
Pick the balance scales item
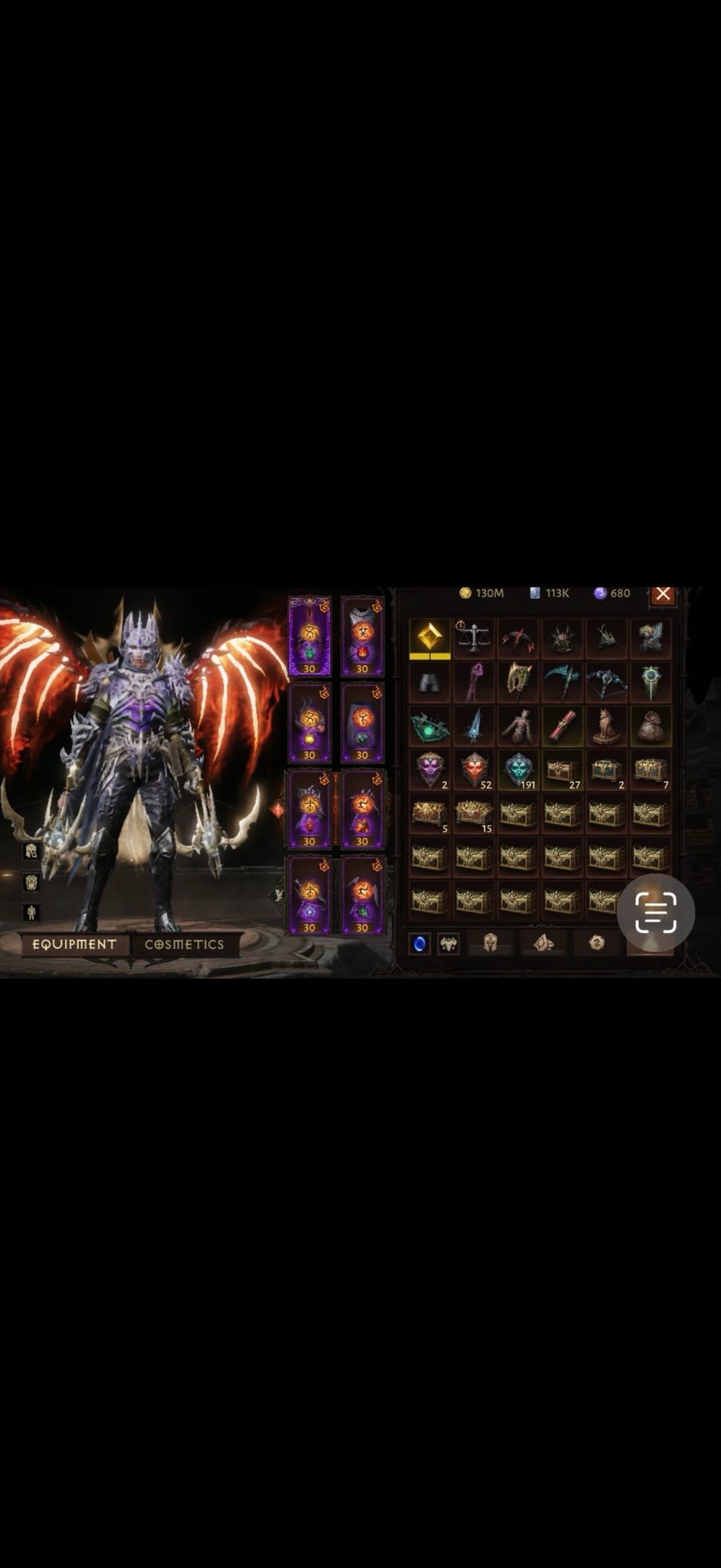pos(474,639)
